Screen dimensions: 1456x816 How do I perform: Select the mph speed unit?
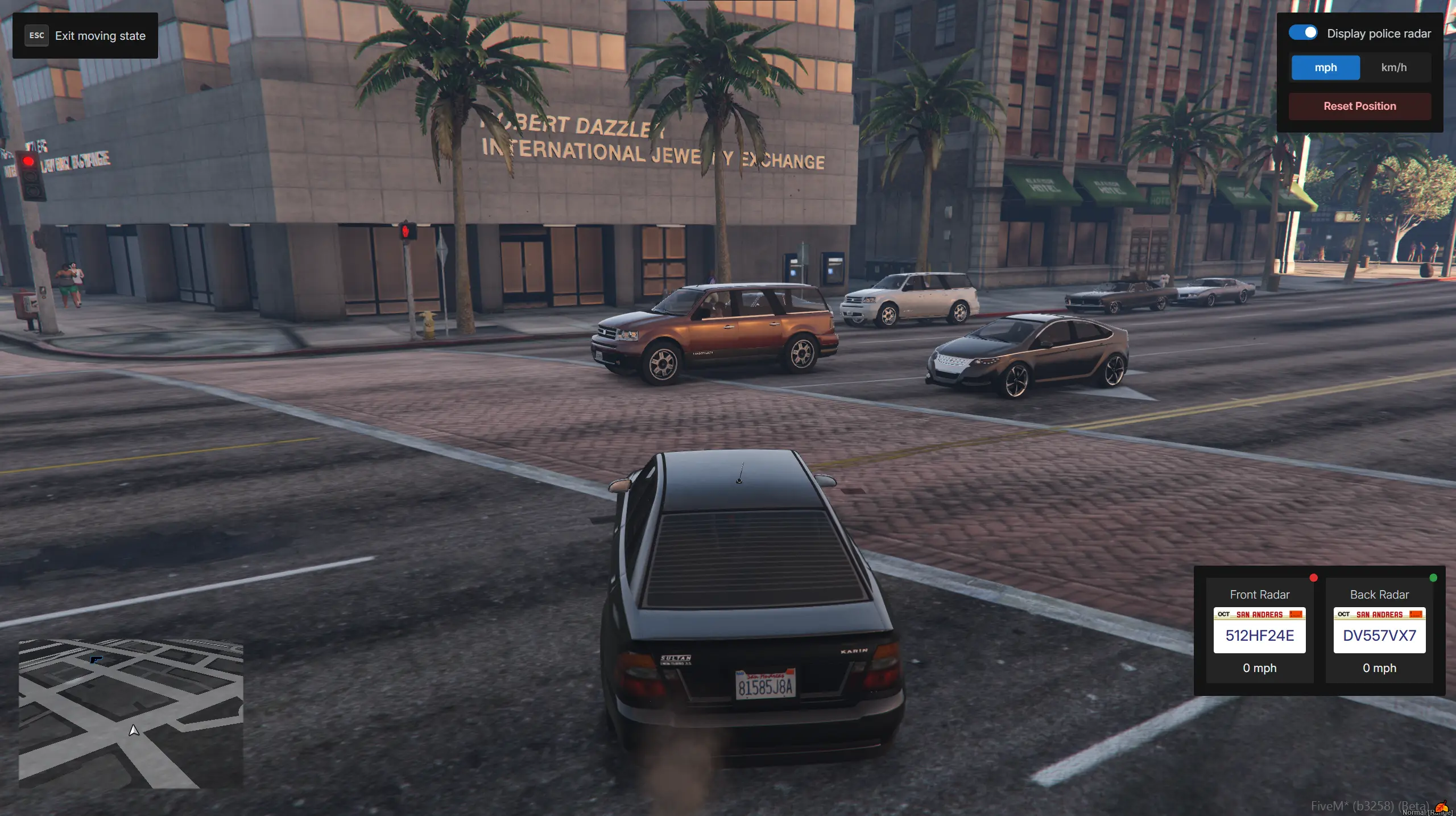(x=1325, y=68)
